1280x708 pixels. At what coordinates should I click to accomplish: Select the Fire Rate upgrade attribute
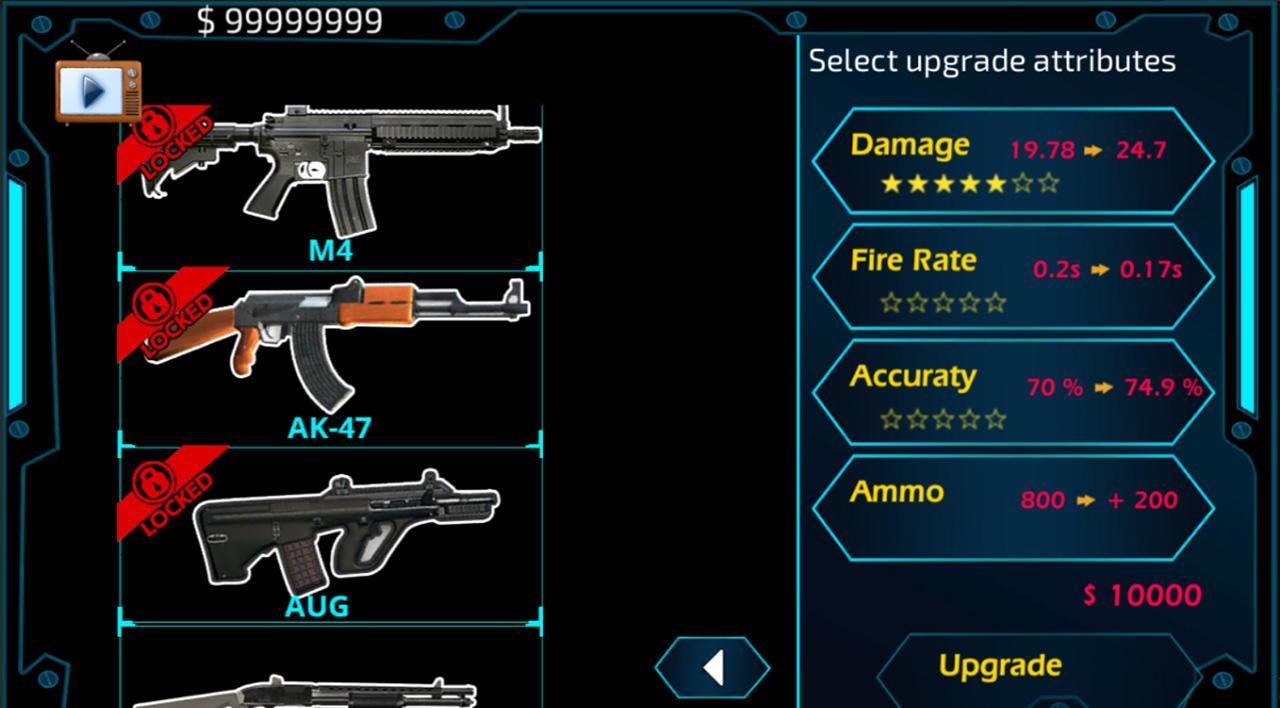[x=1012, y=277]
